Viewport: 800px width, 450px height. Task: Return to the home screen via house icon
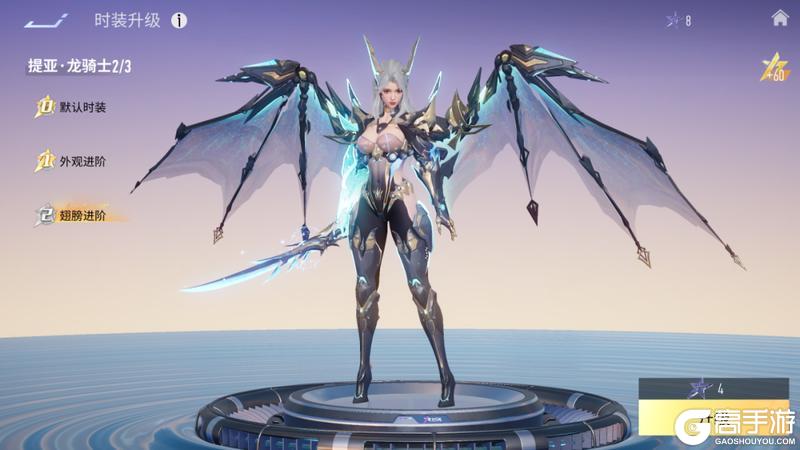(x=780, y=18)
